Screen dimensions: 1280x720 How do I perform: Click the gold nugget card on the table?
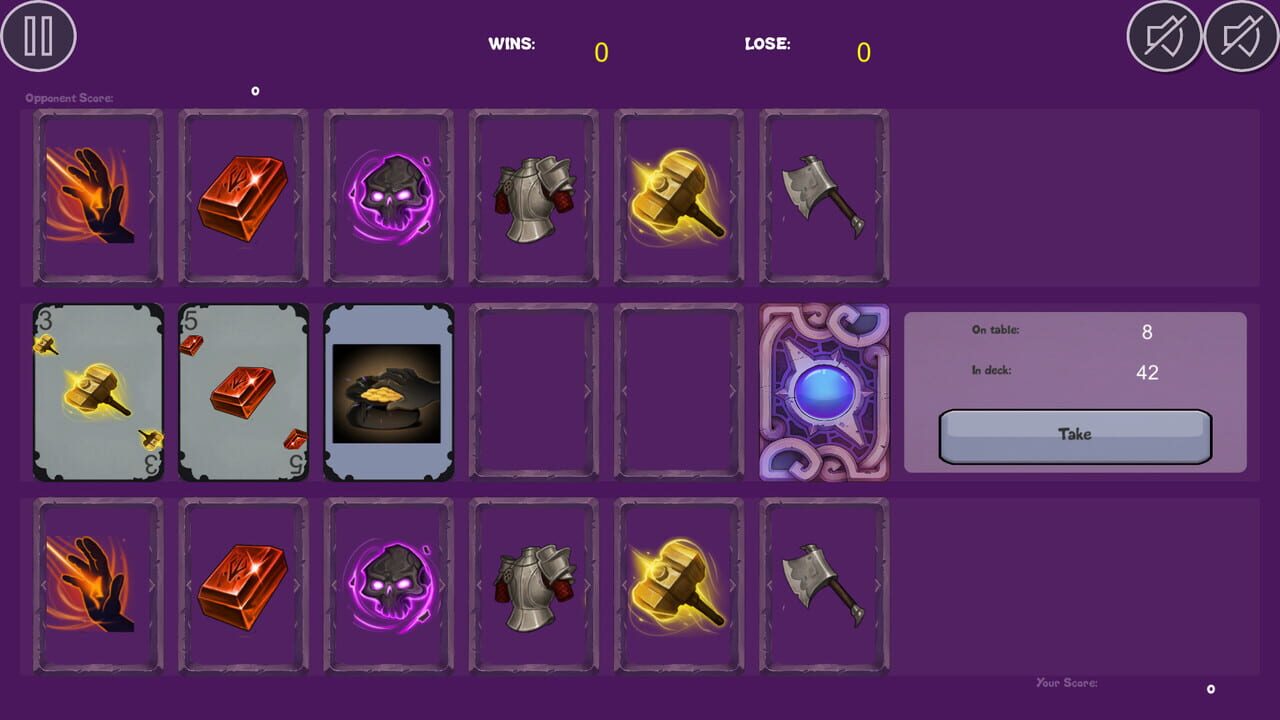pos(388,392)
